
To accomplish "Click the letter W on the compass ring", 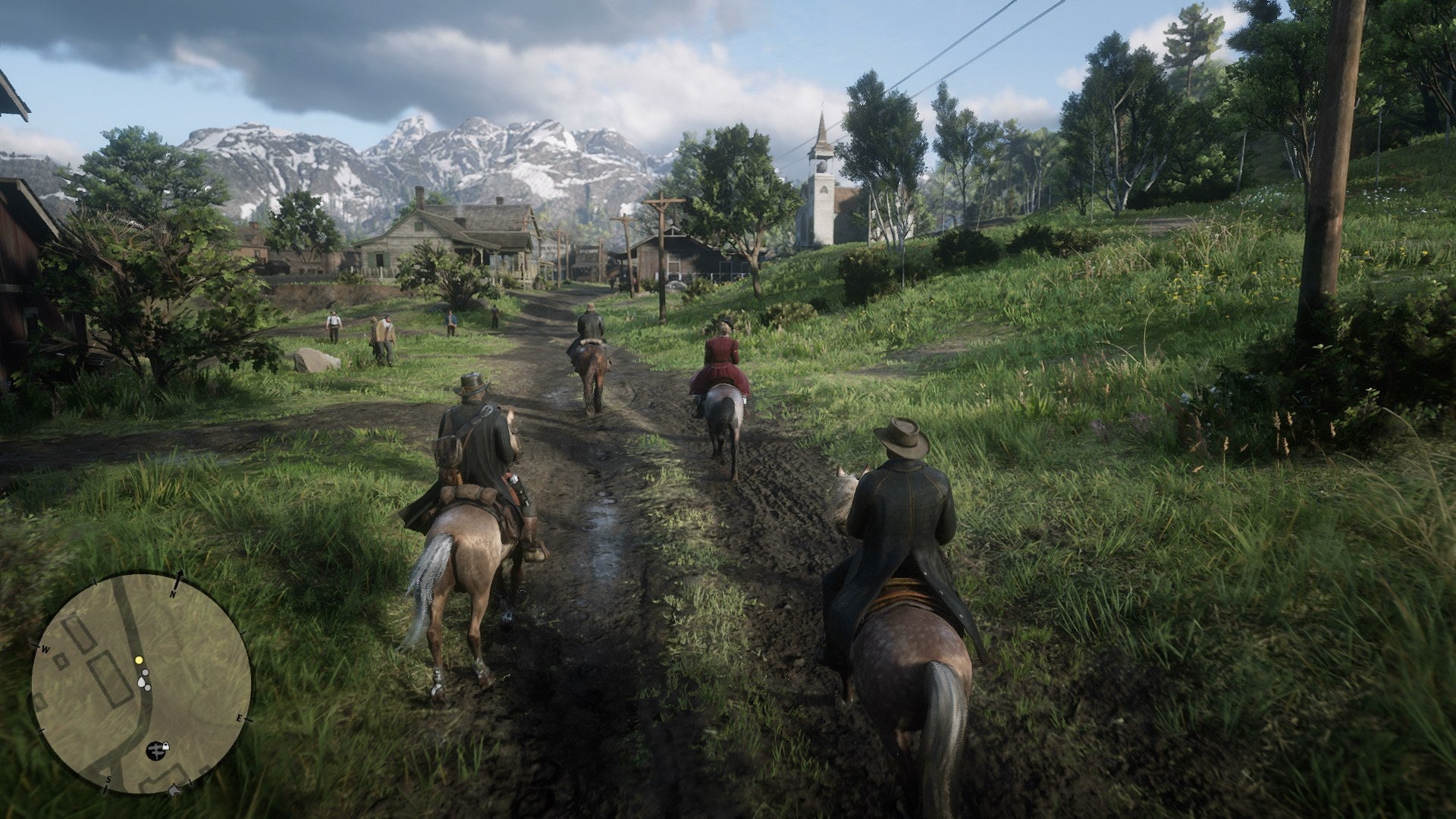I will pyautogui.click(x=45, y=649).
